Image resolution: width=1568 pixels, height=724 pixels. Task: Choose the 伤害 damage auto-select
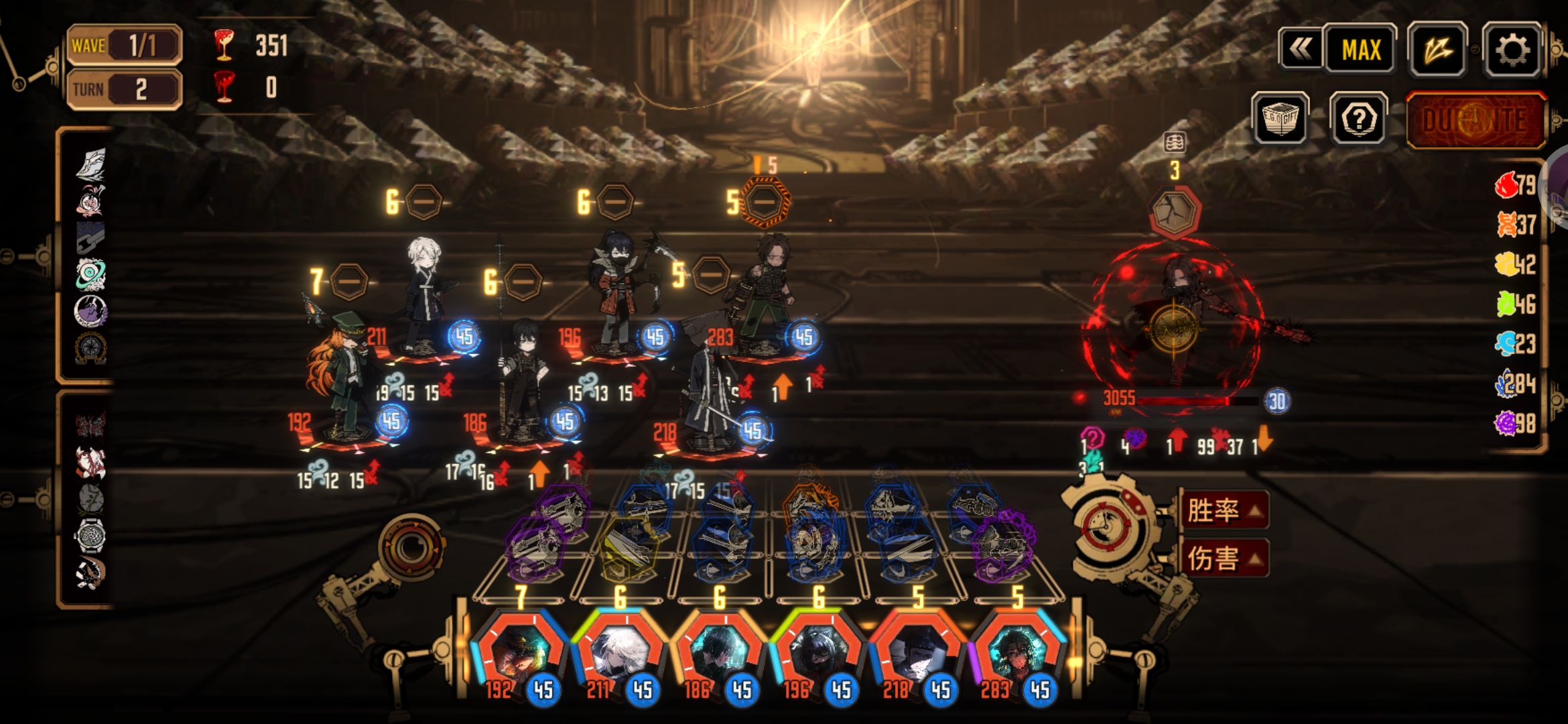click(1224, 558)
